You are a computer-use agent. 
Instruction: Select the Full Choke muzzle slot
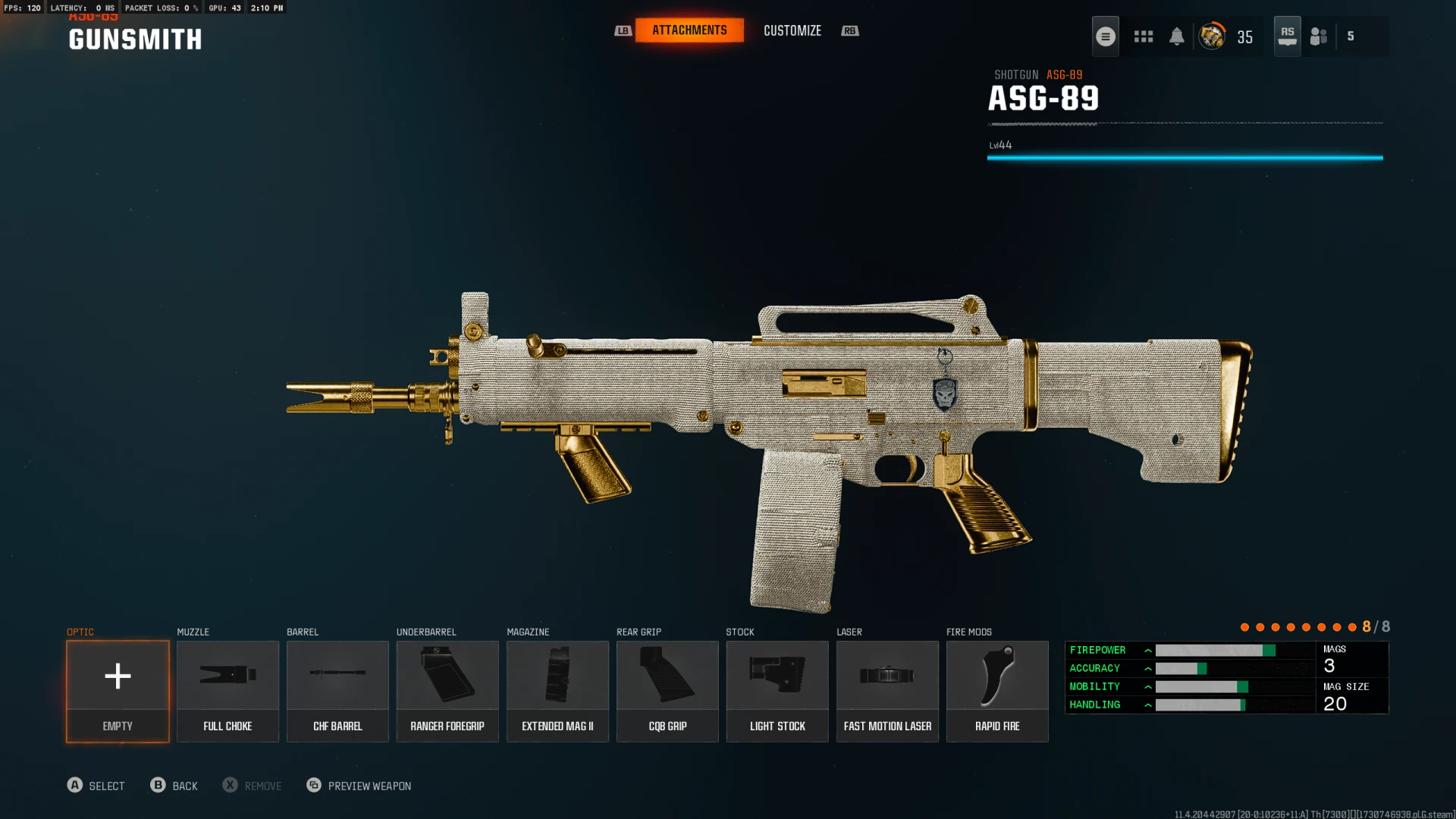point(227,691)
